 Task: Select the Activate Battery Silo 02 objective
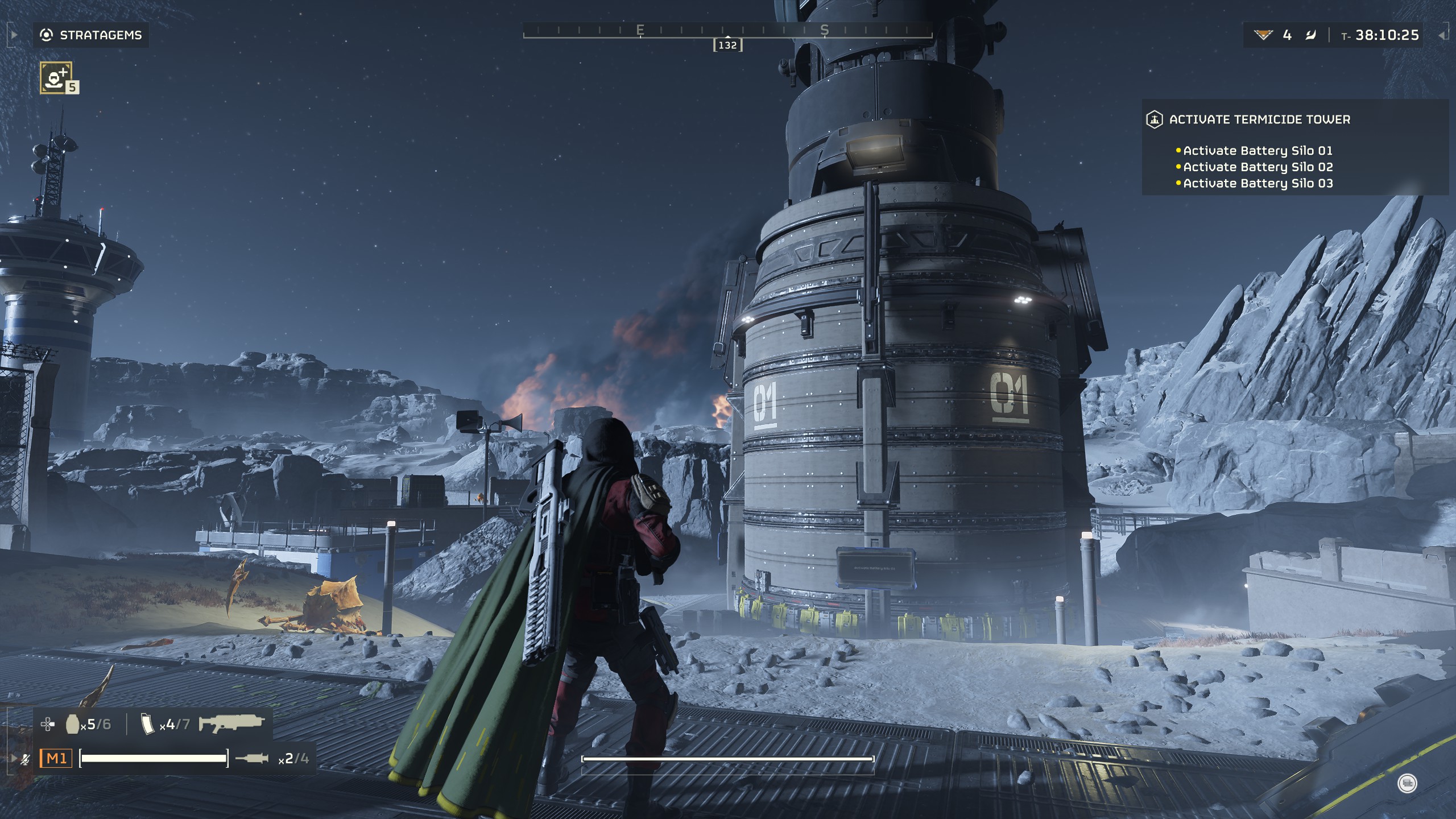1257,167
